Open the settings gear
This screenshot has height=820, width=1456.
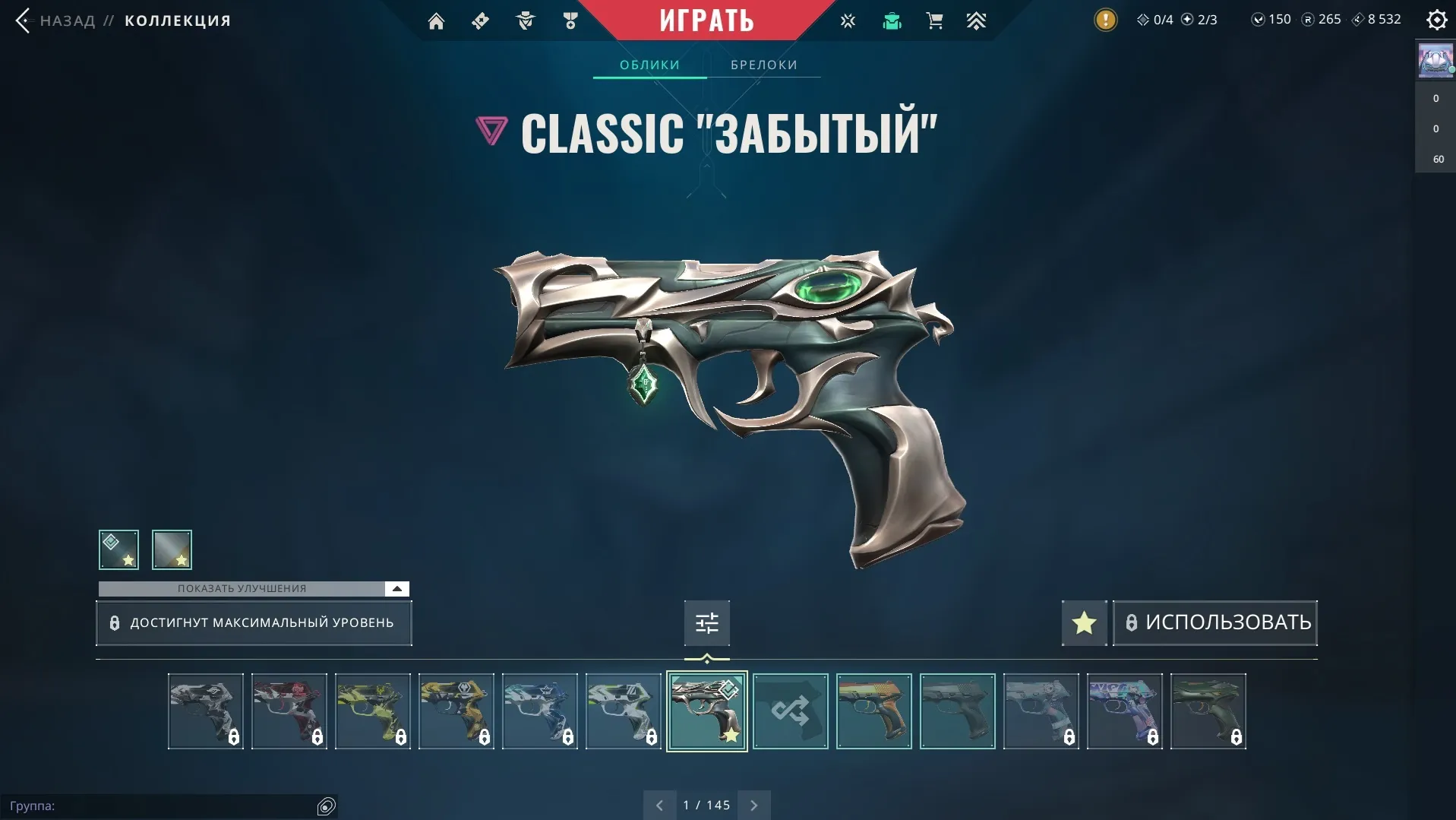pyautogui.click(x=1436, y=19)
